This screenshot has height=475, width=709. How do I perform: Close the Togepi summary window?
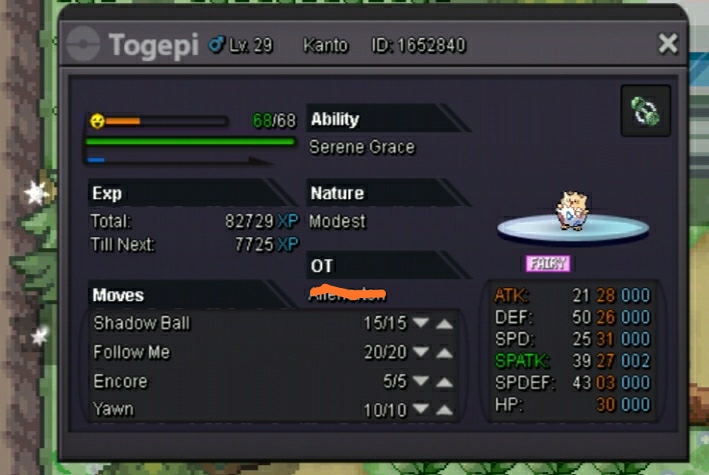tap(668, 43)
